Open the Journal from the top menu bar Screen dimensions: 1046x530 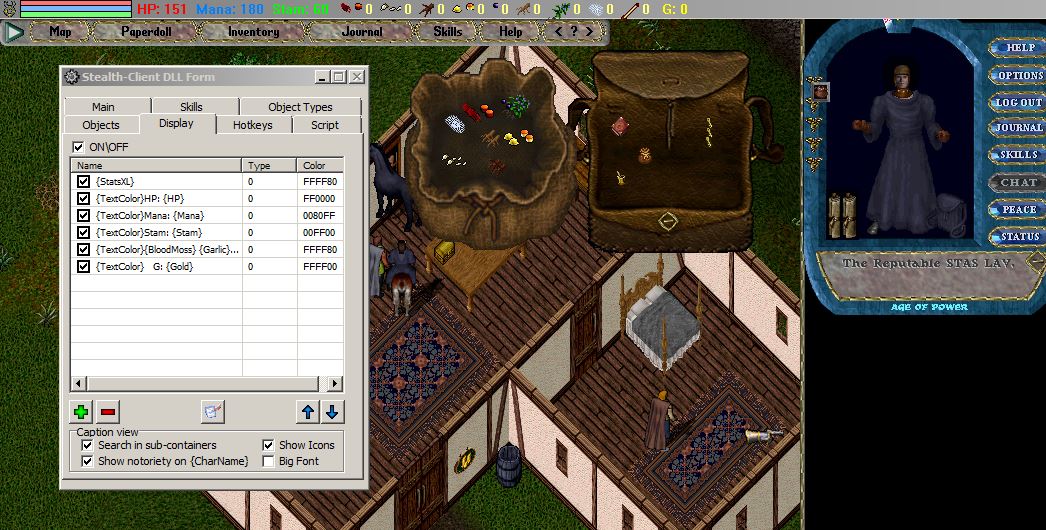pyautogui.click(x=361, y=32)
